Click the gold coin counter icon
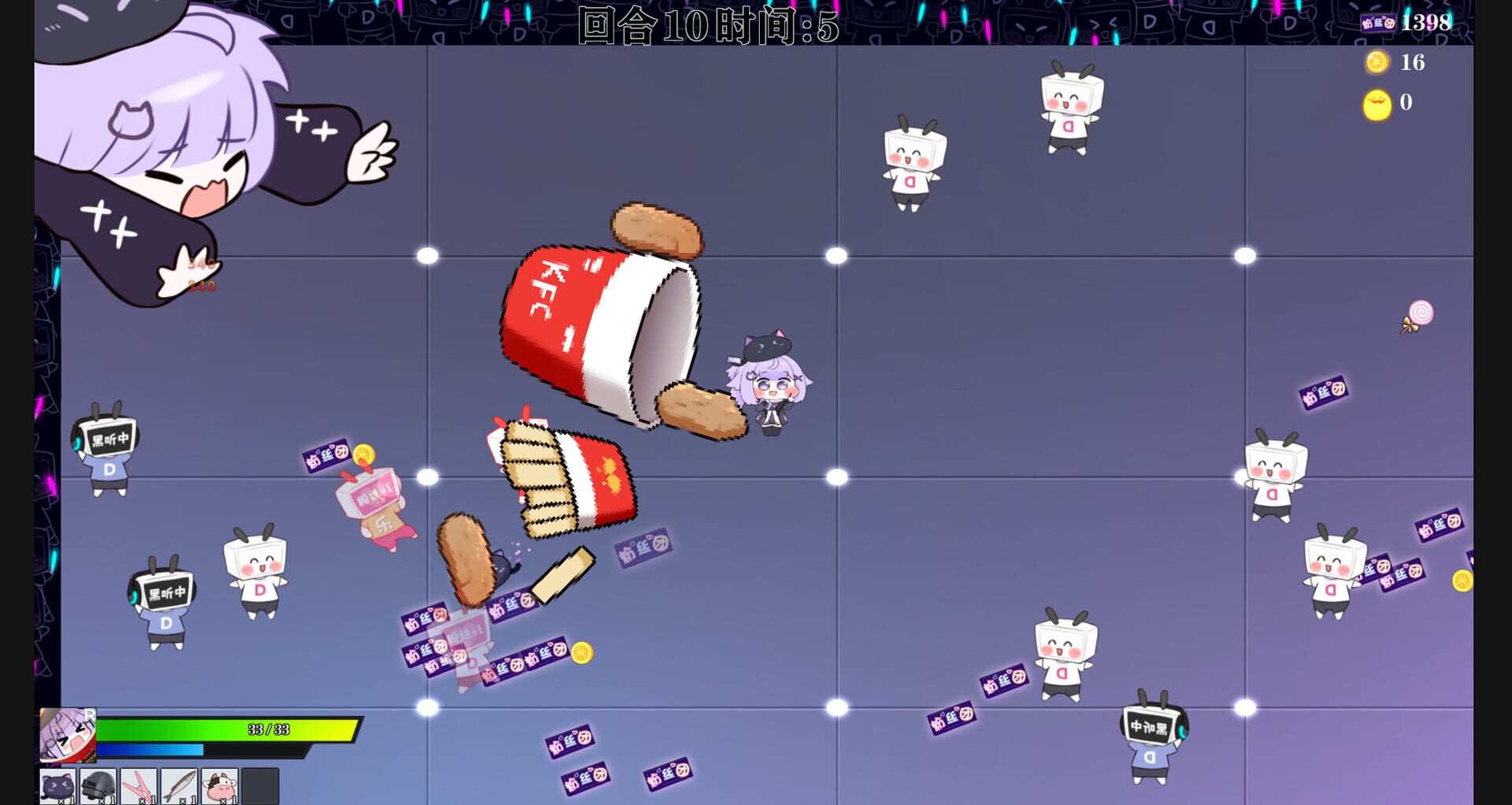The width and height of the screenshot is (1512, 805). pos(1377,61)
